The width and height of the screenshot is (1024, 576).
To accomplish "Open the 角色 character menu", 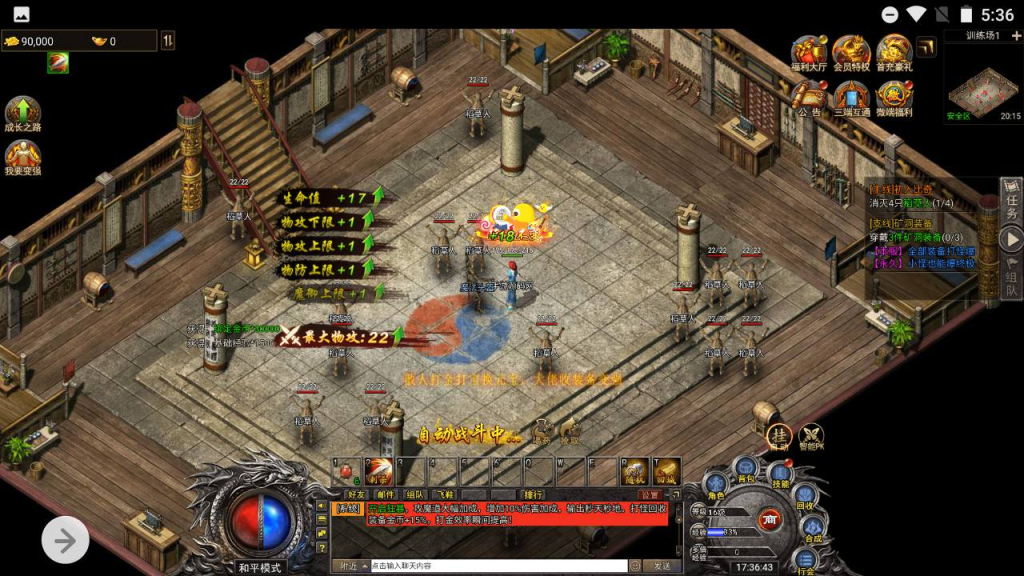I will pyautogui.click(x=716, y=487).
